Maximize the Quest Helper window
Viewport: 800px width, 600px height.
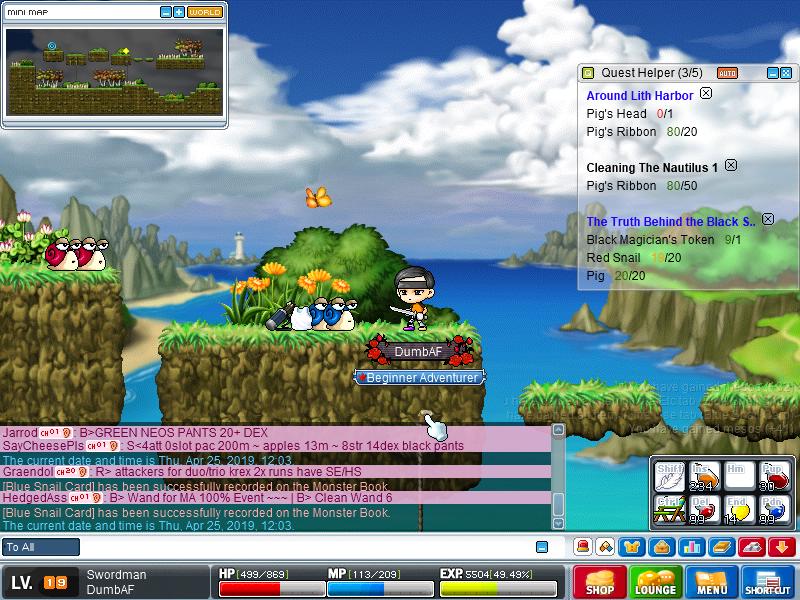(786, 73)
